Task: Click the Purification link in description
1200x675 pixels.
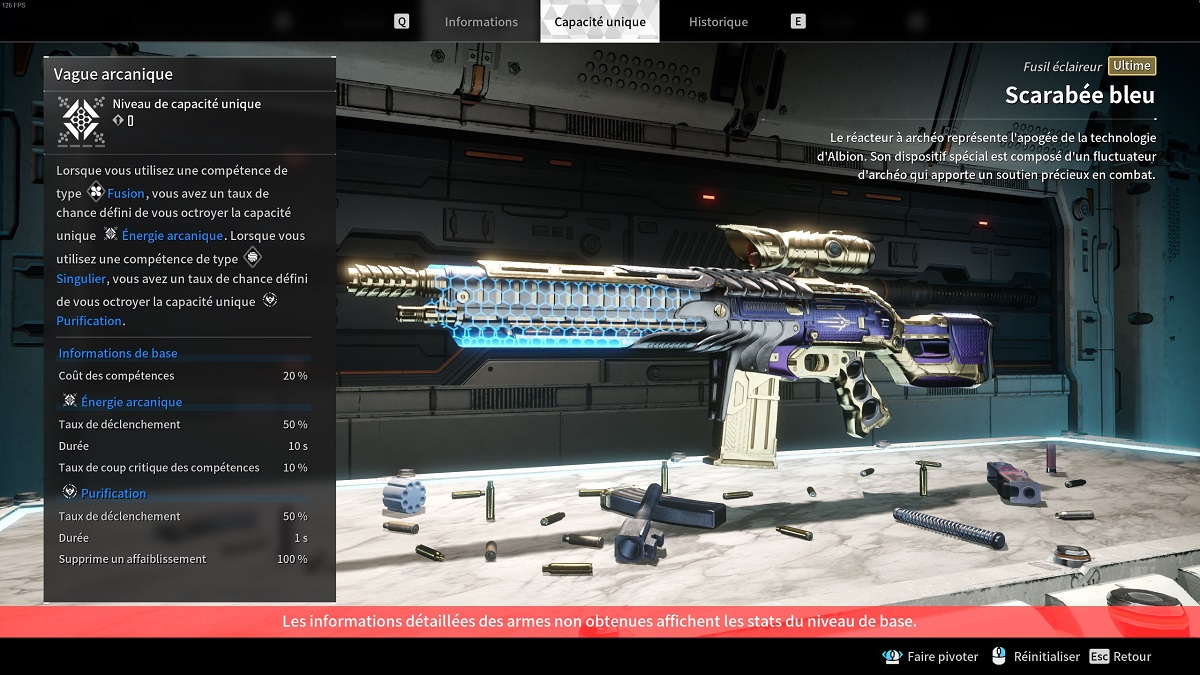Action: 89,321
